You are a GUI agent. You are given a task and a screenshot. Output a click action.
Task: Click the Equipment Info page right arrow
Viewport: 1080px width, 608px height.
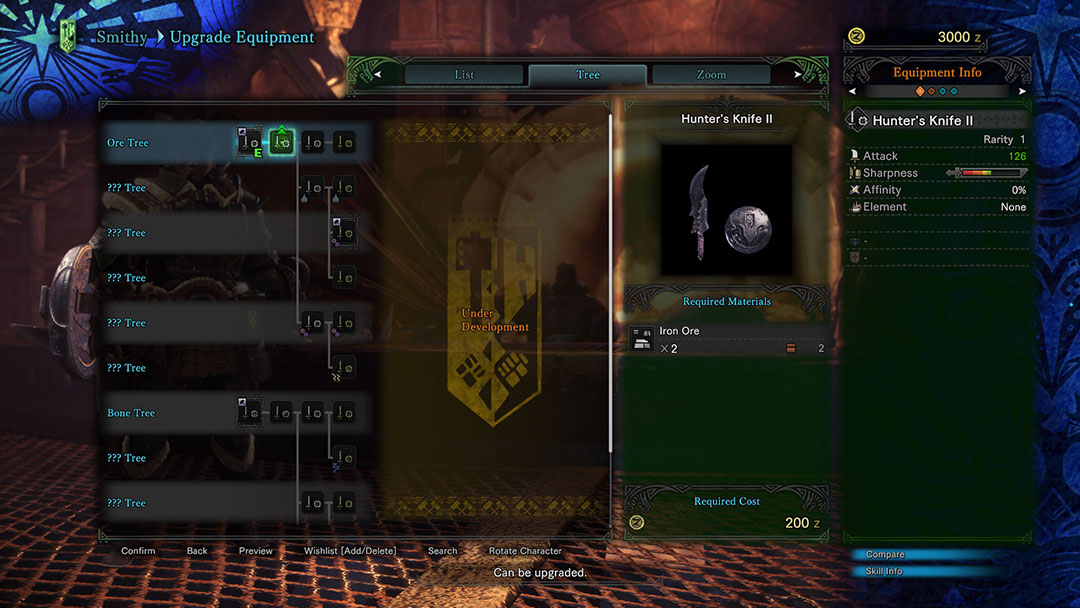(x=1022, y=91)
